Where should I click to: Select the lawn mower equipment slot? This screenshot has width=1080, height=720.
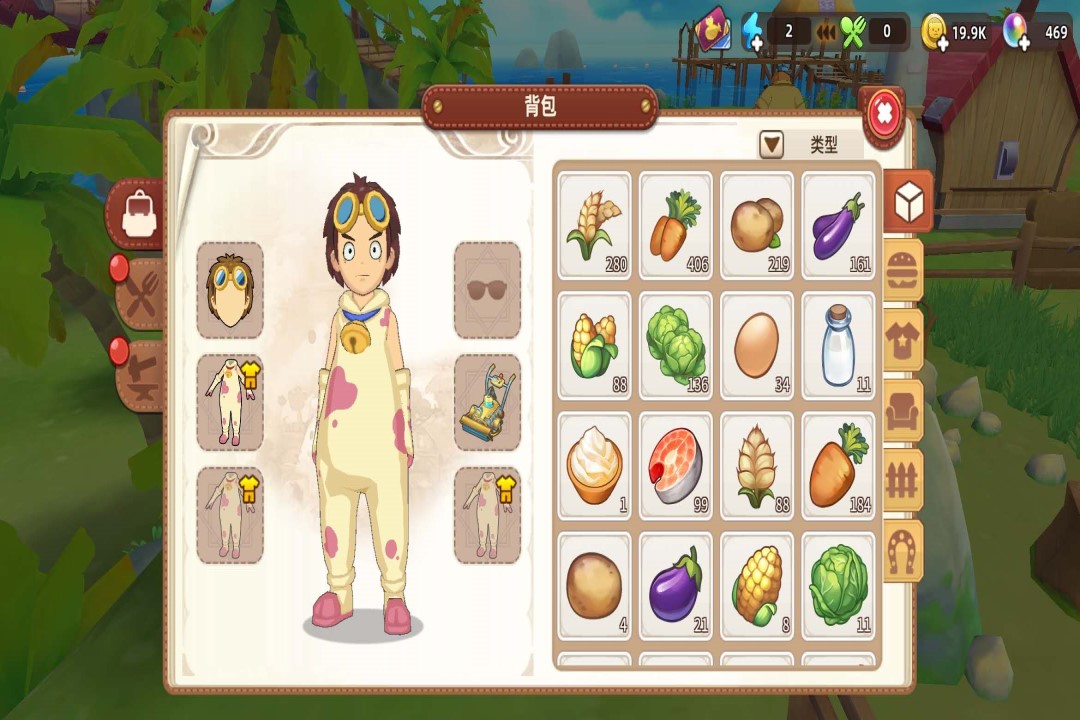[488, 402]
